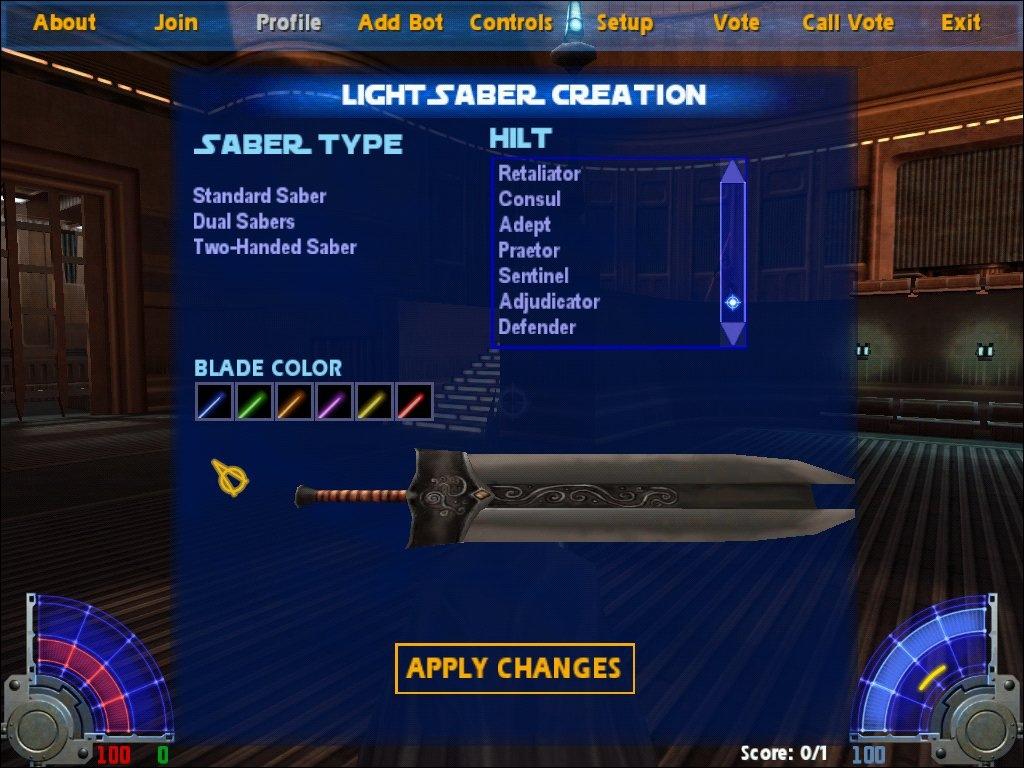Click the hilt list scroll-down arrow
The width and height of the screenshot is (1024, 768).
pyautogui.click(x=733, y=333)
